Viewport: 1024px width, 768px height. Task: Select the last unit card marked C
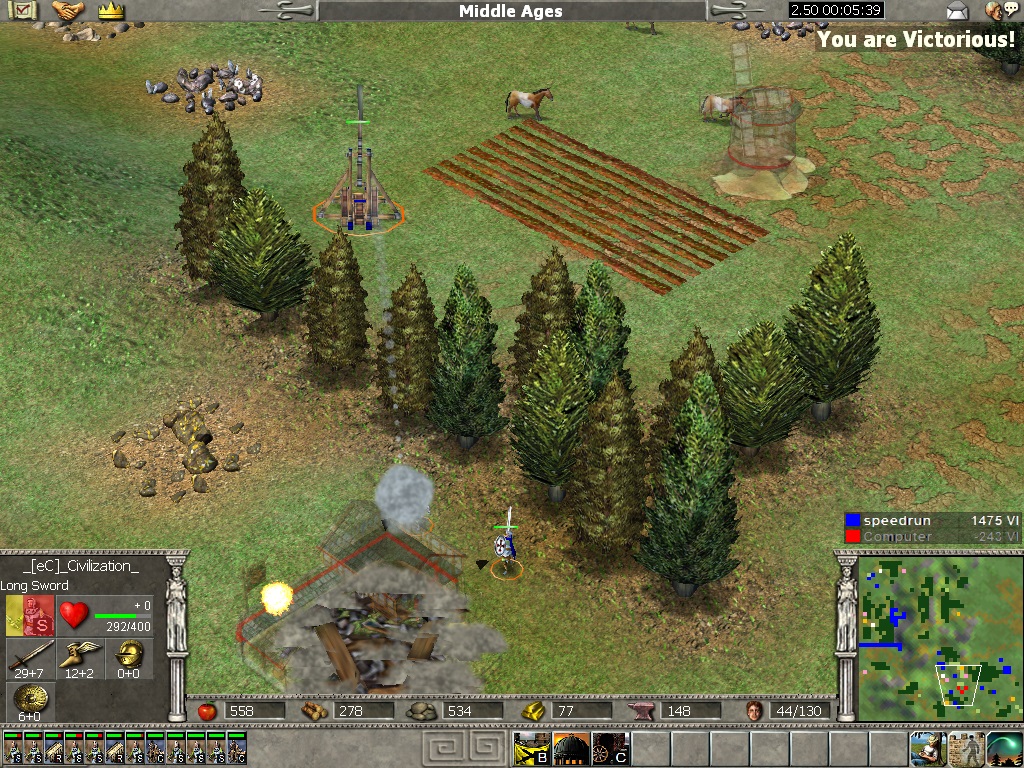[237, 749]
